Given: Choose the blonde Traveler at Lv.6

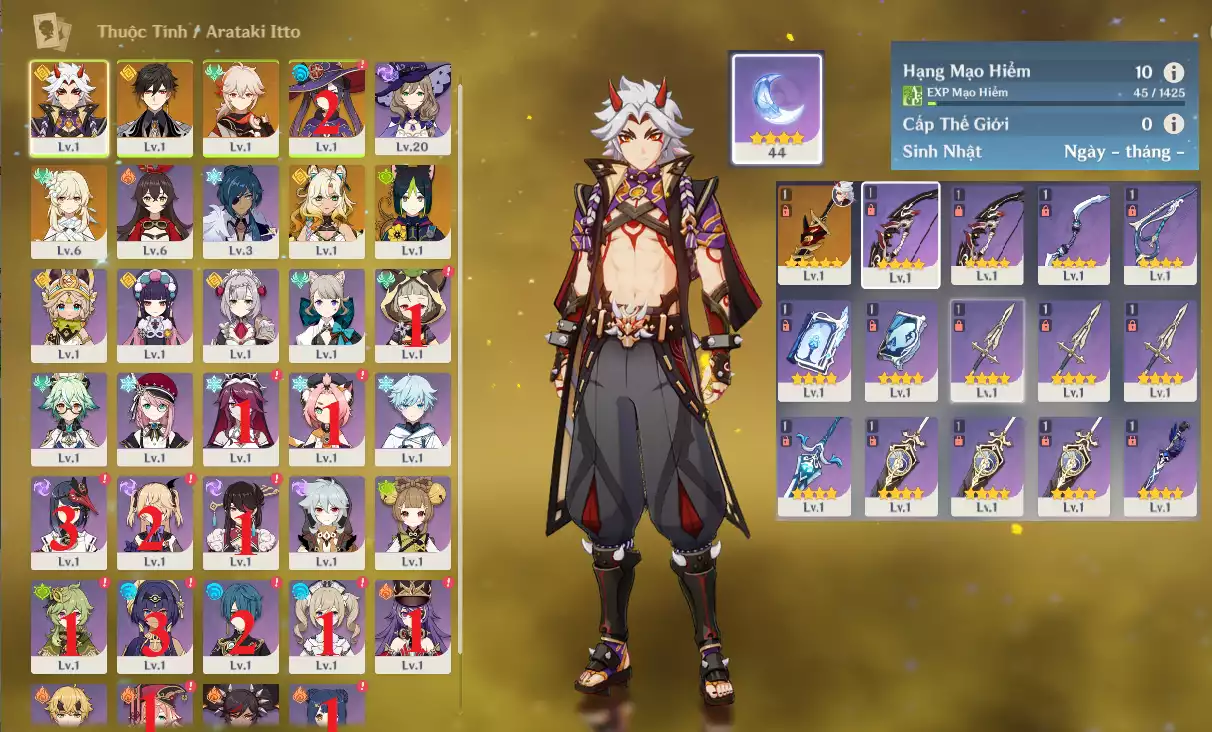Looking at the screenshot, I should (x=69, y=204).
